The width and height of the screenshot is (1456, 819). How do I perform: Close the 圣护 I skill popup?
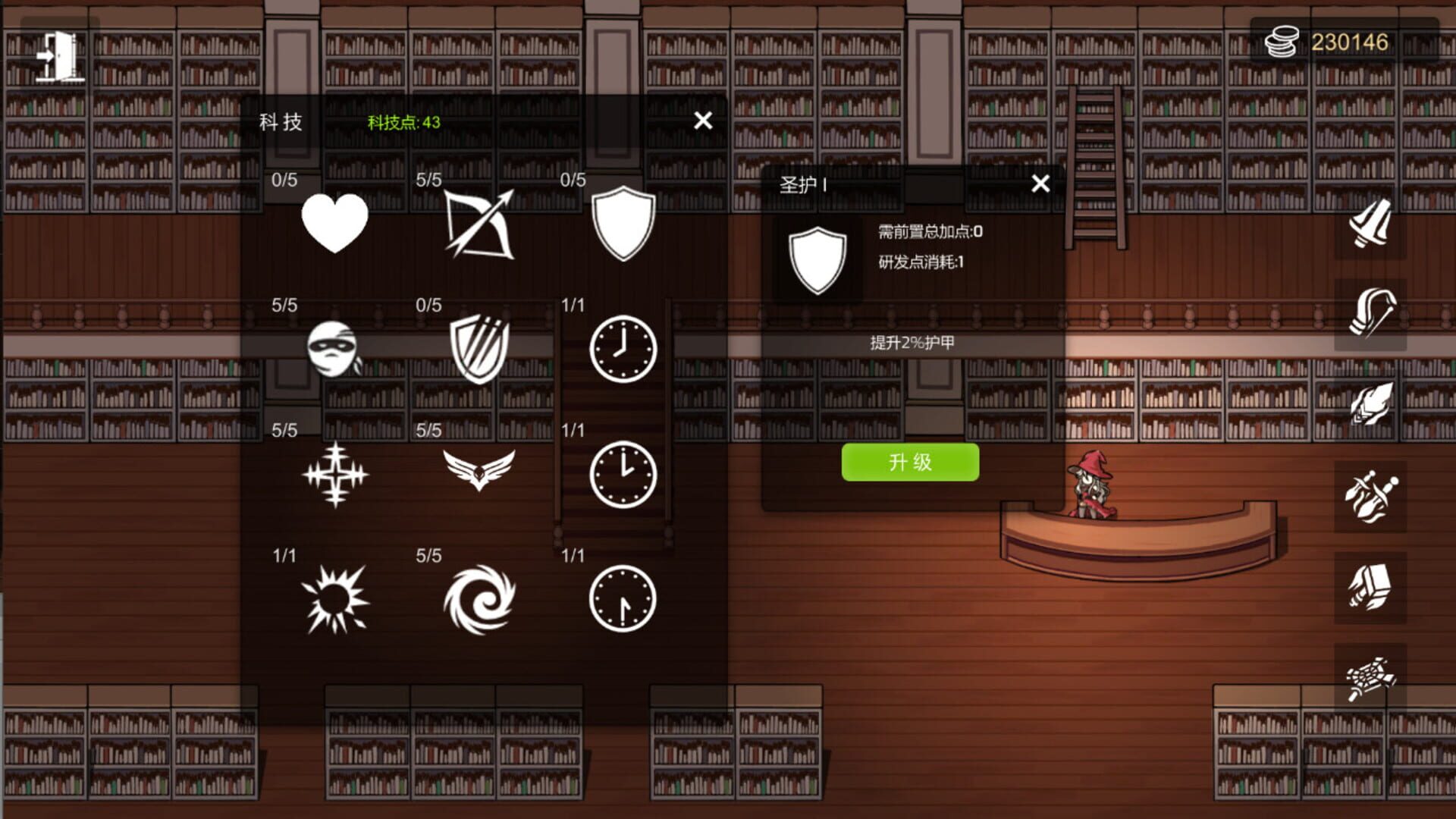tap(1040, 184)
